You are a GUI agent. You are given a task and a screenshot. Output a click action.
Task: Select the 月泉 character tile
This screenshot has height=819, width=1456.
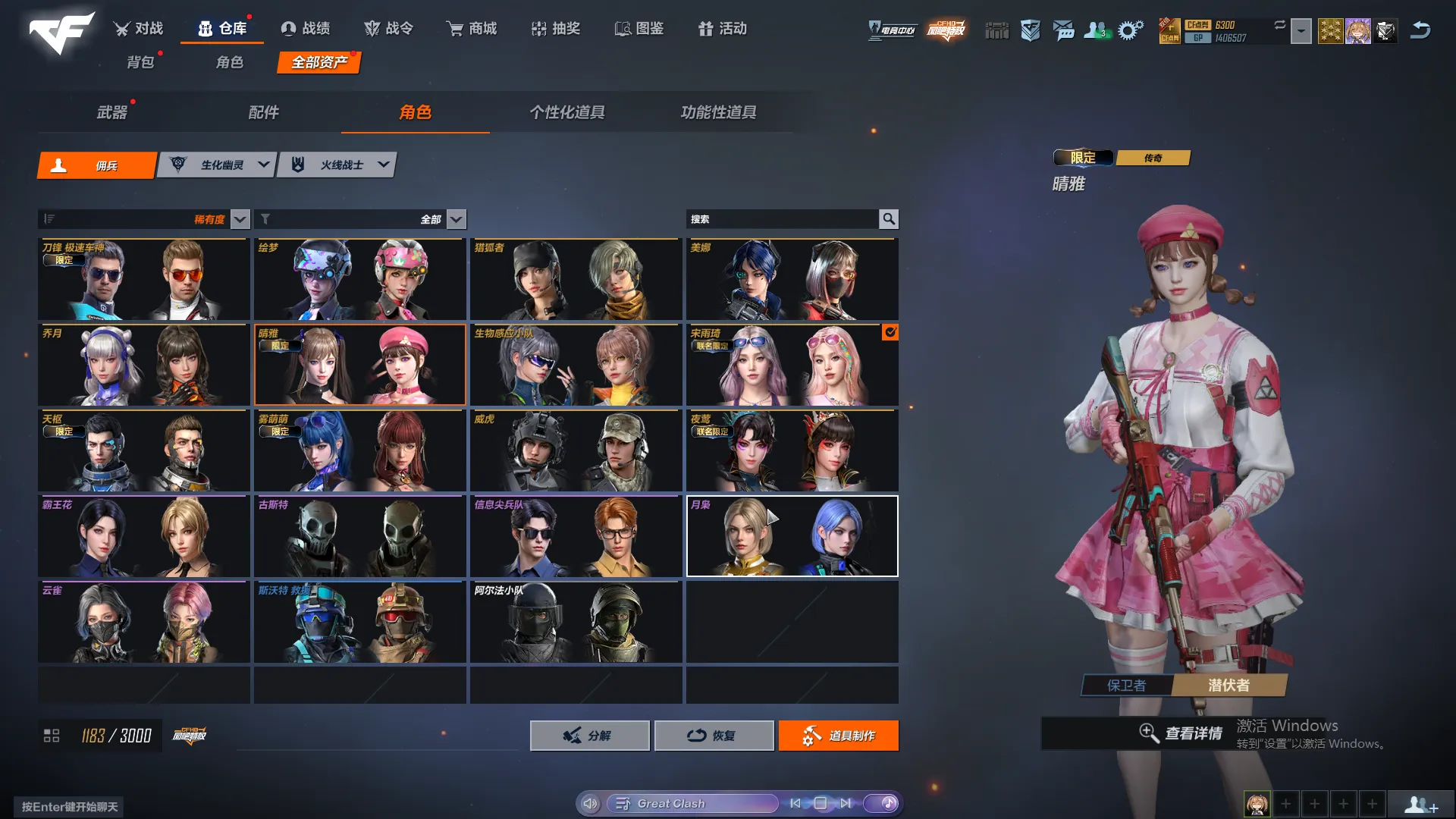point(792,536)
